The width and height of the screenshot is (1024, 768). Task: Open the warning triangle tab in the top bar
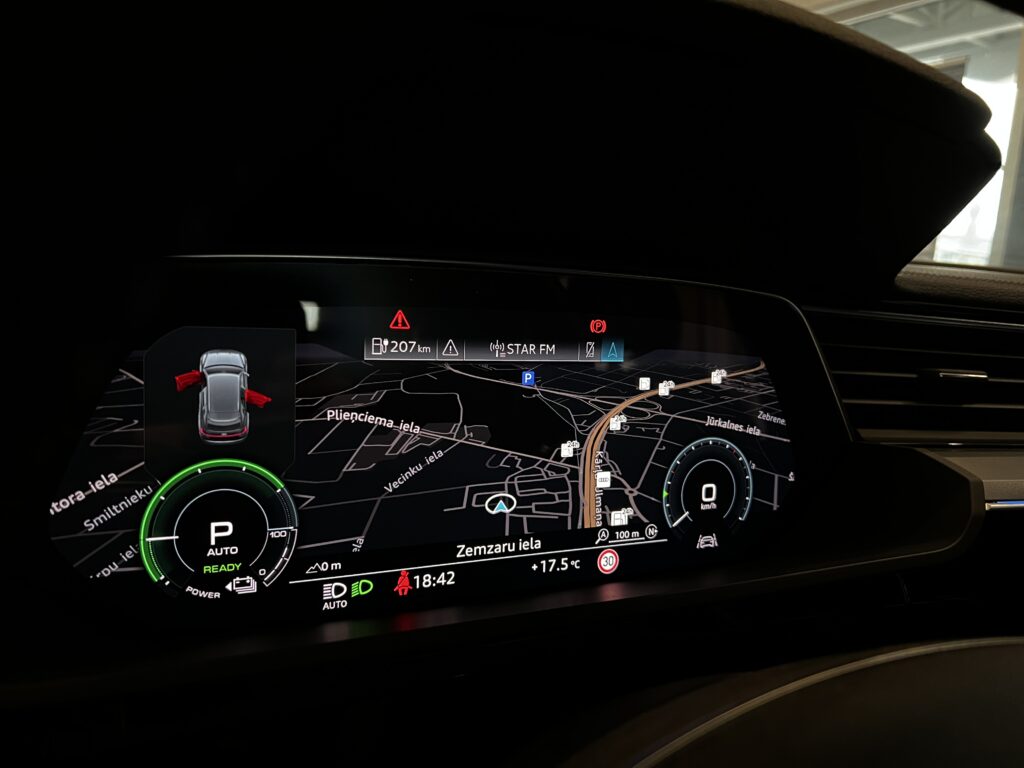click(451, 348)
